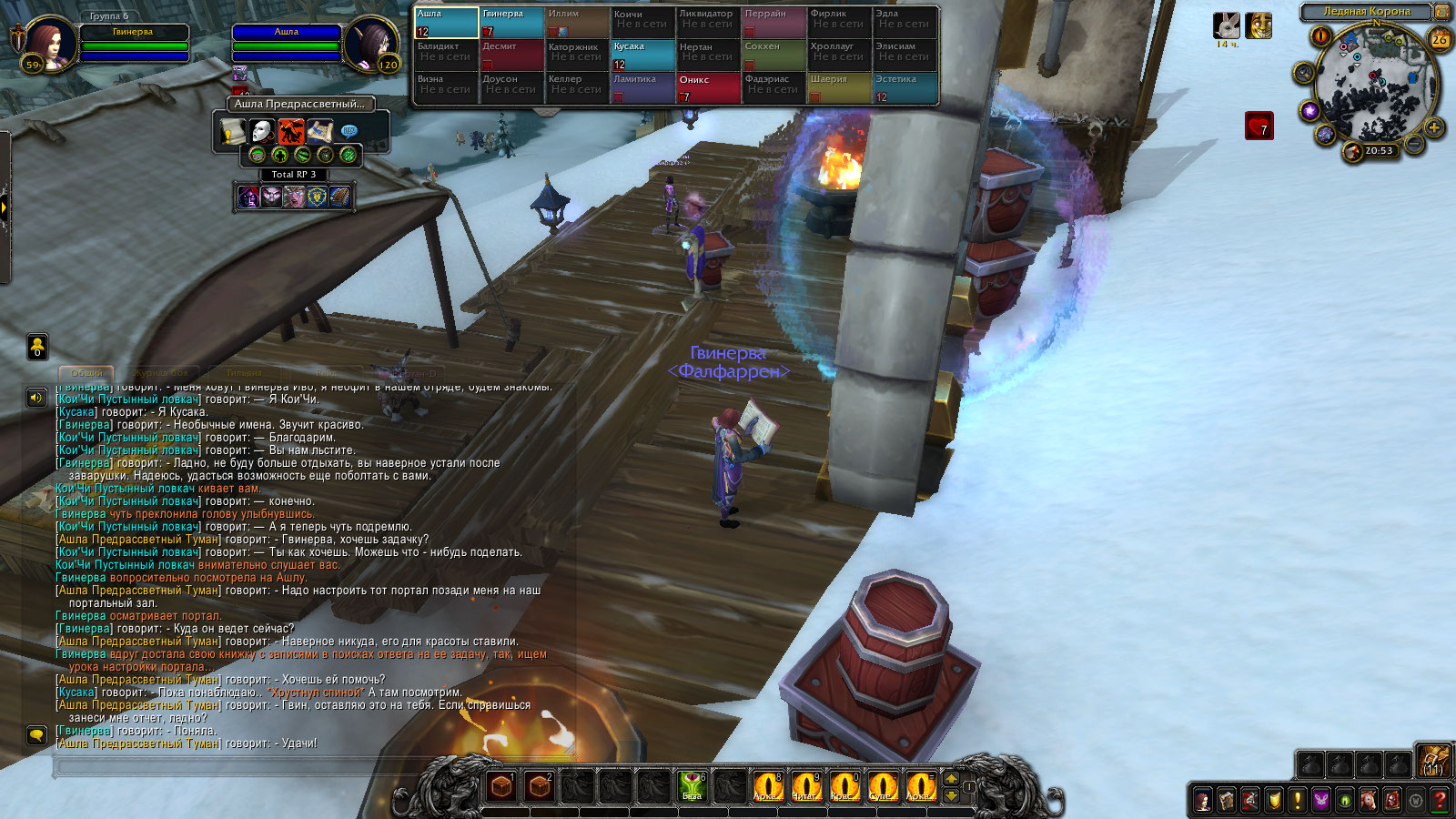Switch action bar page up with arrow
This screenshot has height=819, width=1456.
(951, 778)
